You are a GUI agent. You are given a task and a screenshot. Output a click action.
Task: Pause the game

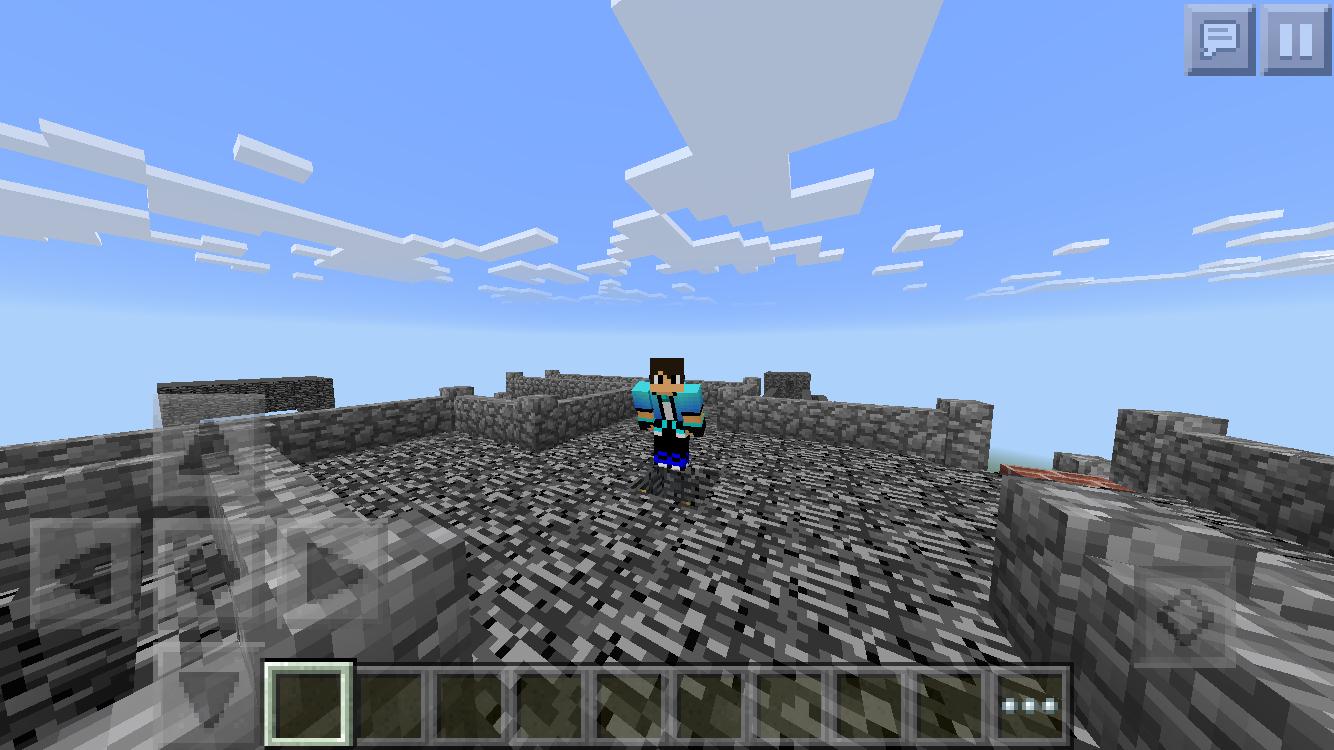[x=1296, y=40]
